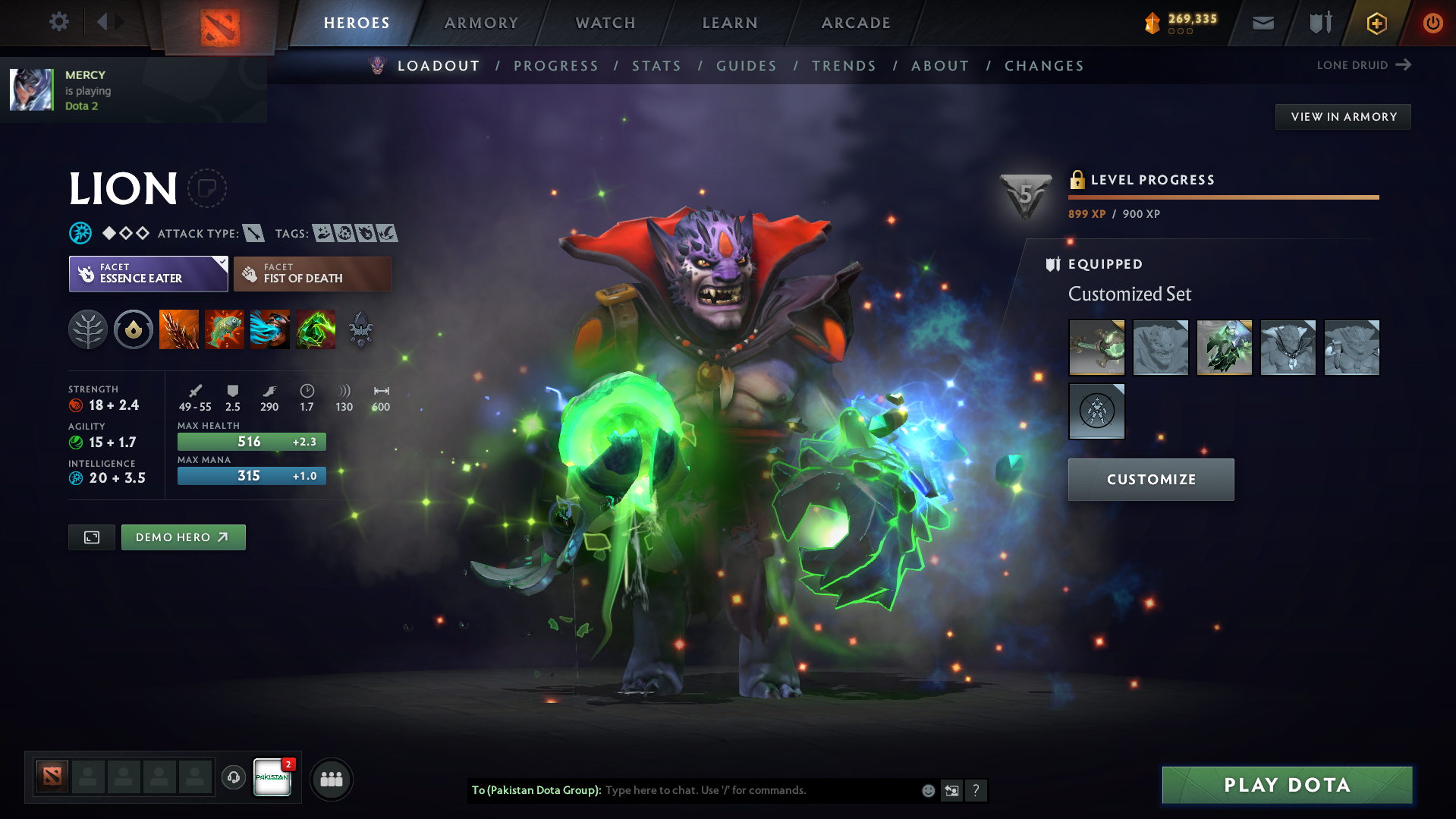
Task: Open the talent tree icon
Action: [88, 329]
